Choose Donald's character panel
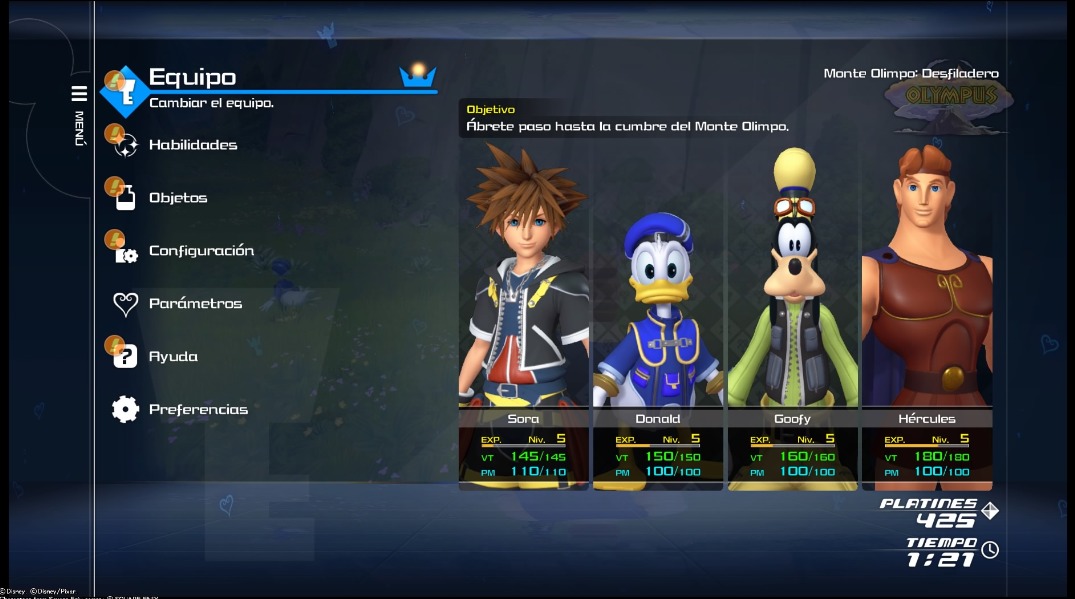Image resolution: width=1075 pixels, height=599 pixels. (x=658, y=315)
